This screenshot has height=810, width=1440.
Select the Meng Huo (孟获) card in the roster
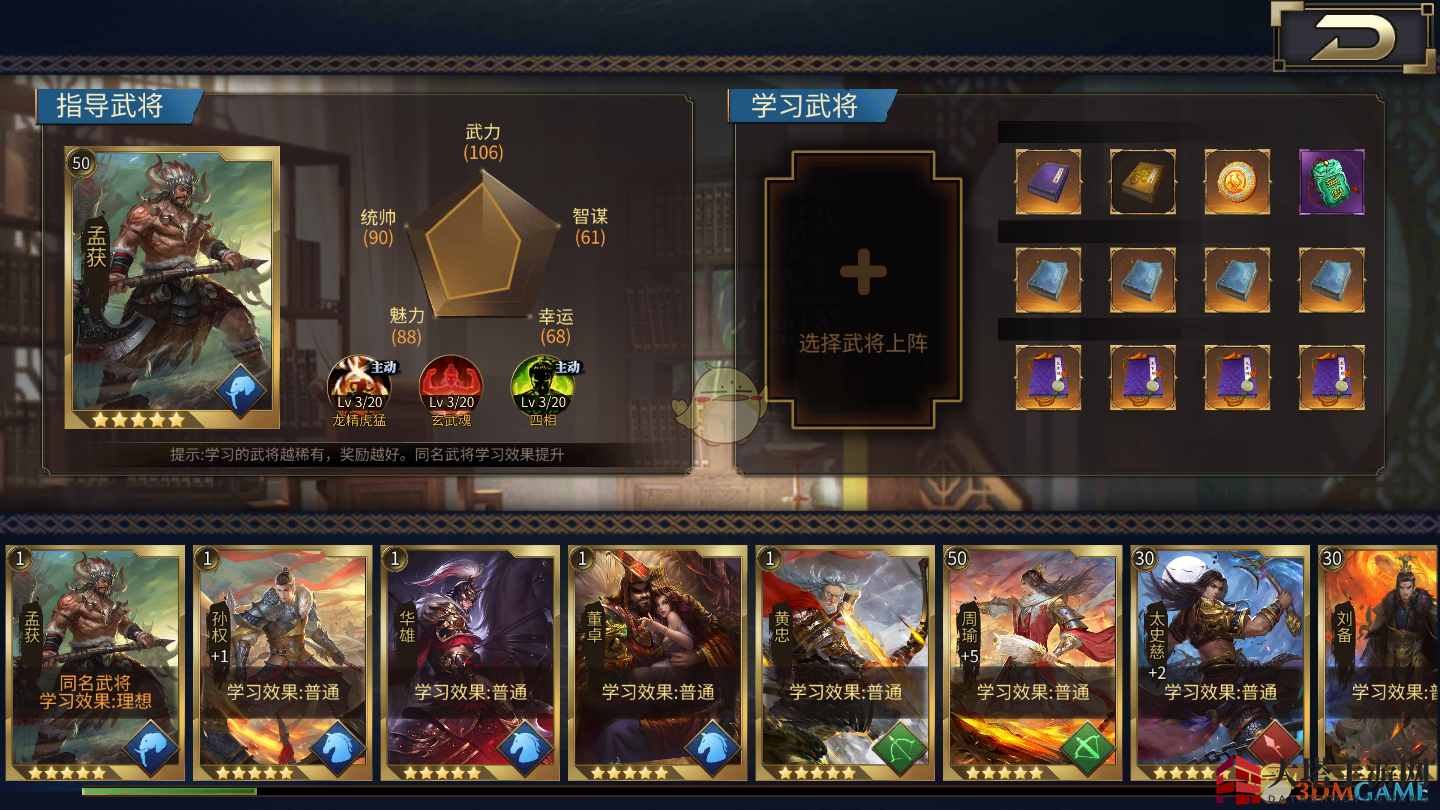pyautogui.click(x=96, y=662)
